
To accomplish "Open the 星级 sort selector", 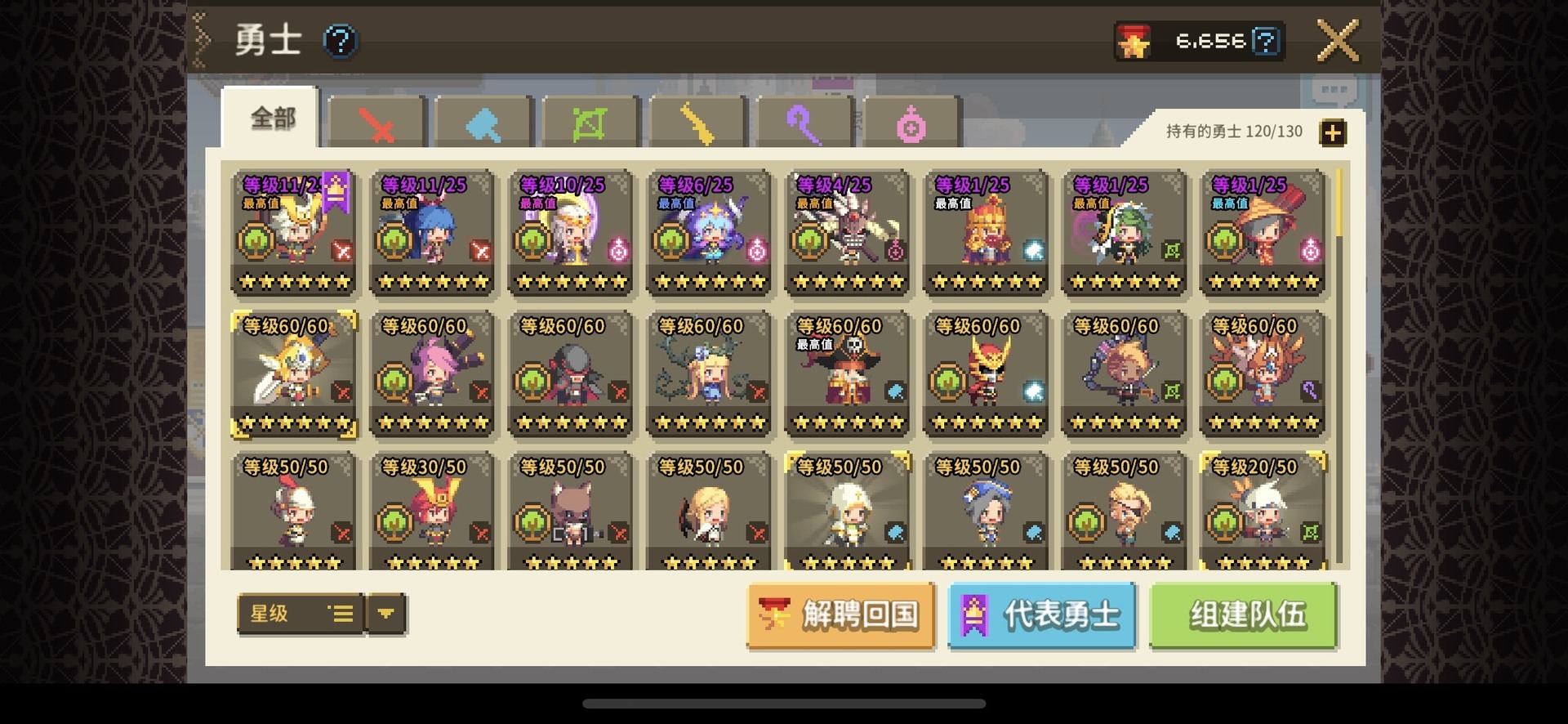I will point(300,614).
